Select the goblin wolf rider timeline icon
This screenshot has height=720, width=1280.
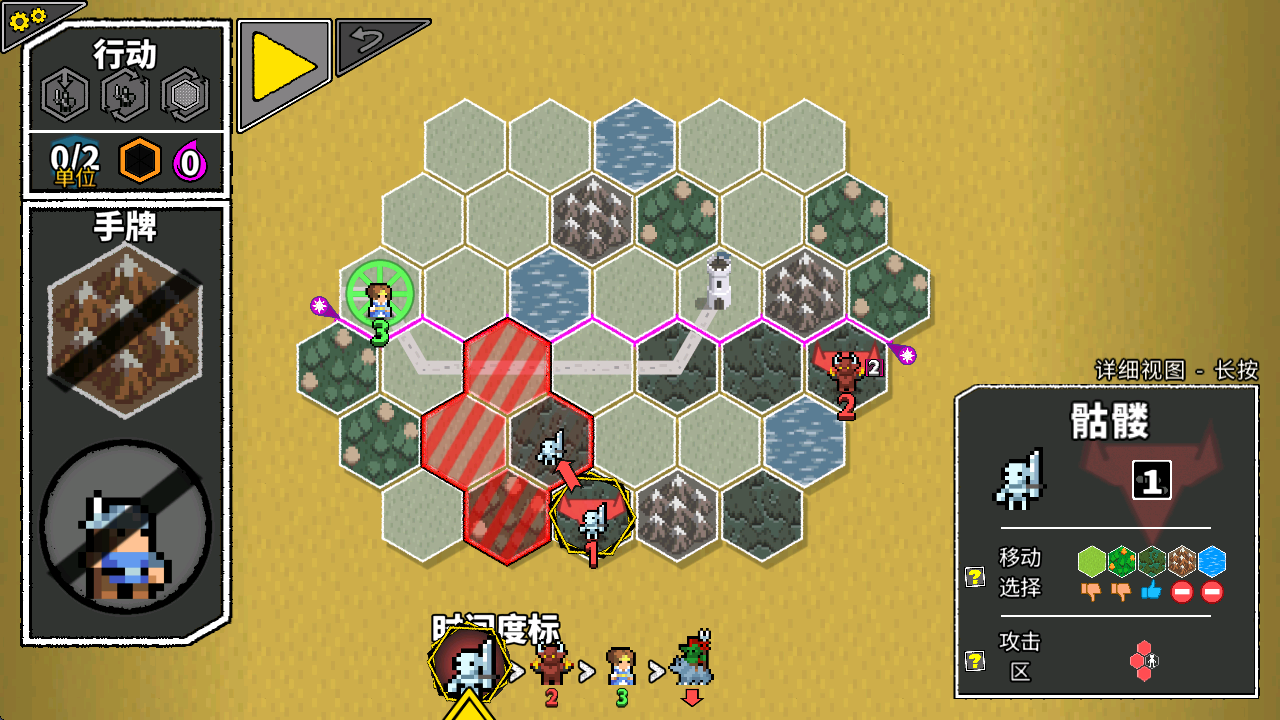(x=692, y=660)
